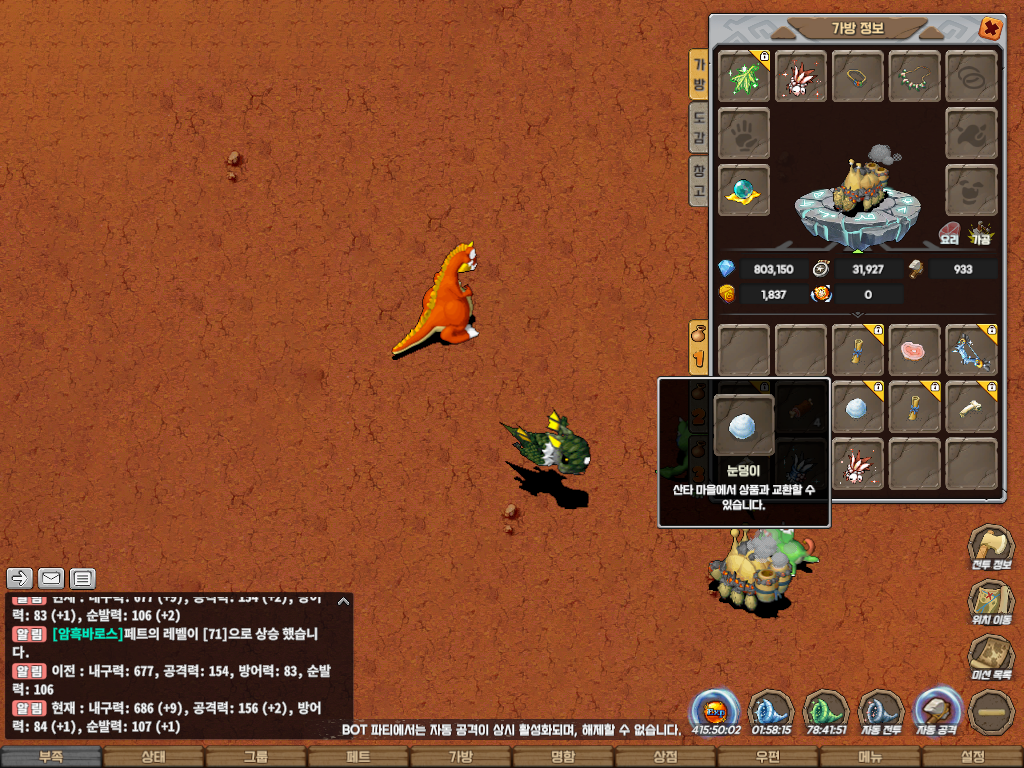1024x768 pixels.
Task: Toggle the 자동 공격 auto attack
Action: click(x=937, y=712)
